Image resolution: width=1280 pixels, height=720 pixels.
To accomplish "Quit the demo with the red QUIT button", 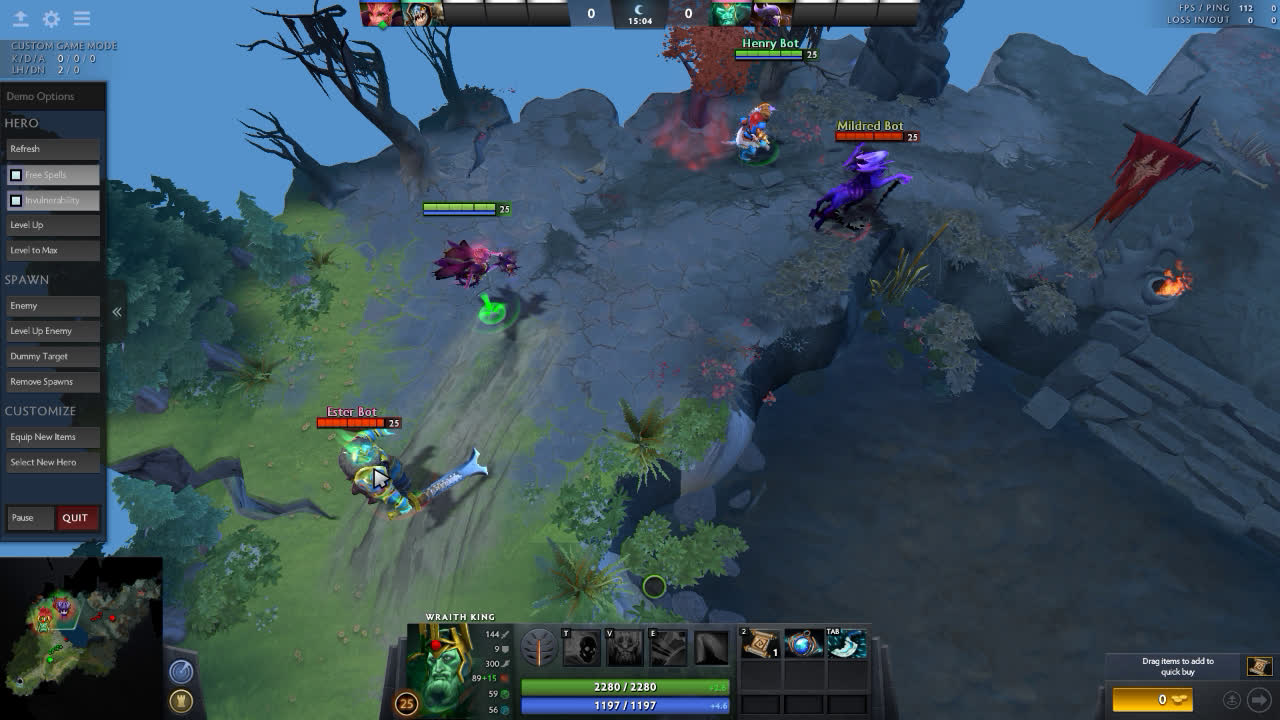I will [75, 518].
